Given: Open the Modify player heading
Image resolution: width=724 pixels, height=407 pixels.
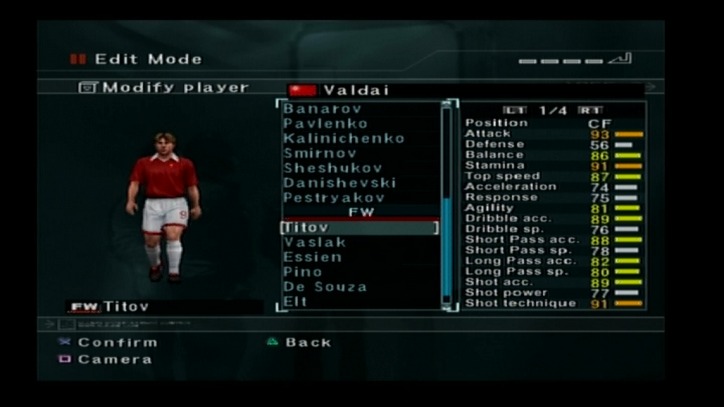Looking at the screenshot, I should click(165, 88).
